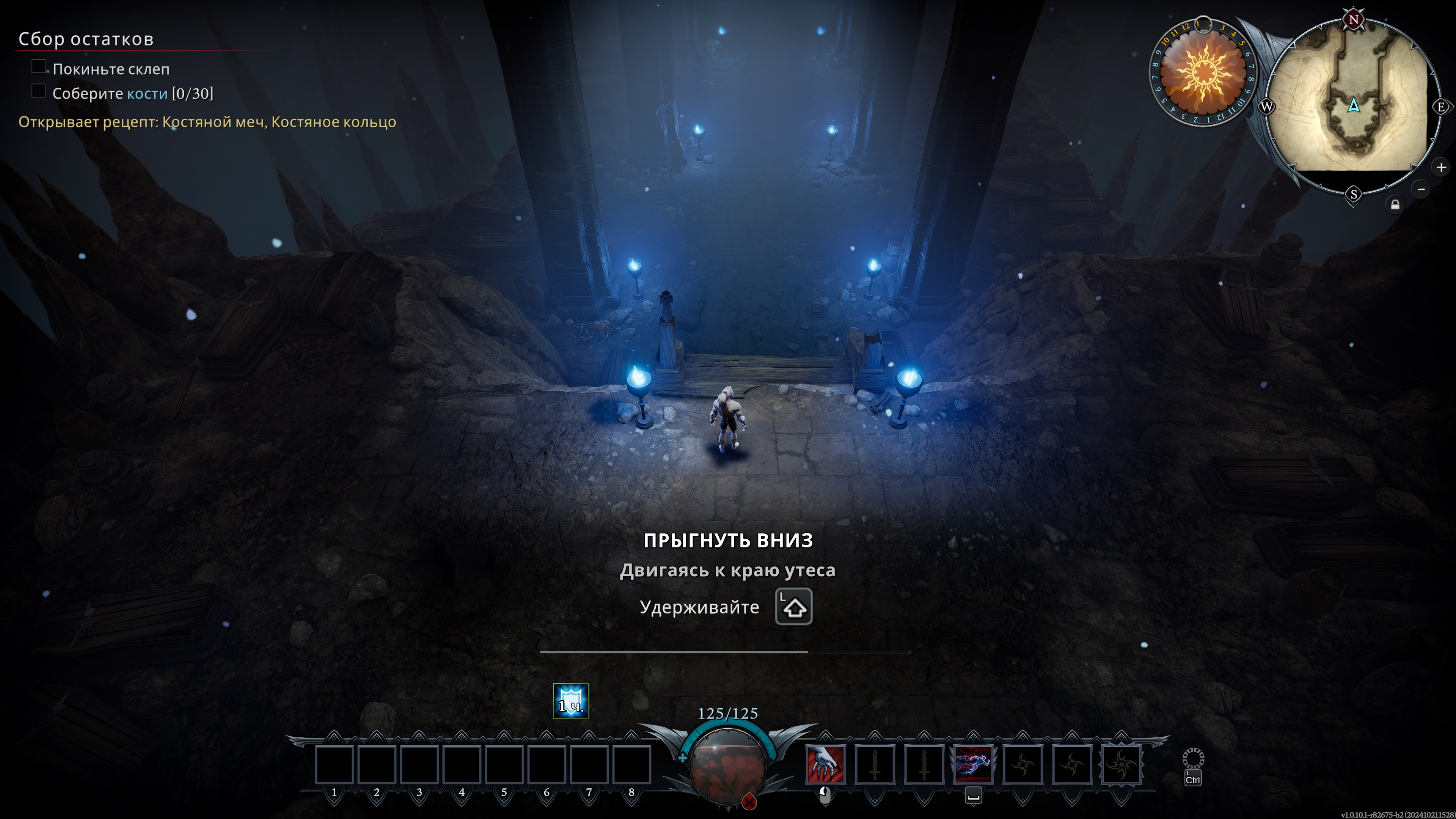Tick the "Покиньте склеп" objective checkbox
Viewport: 1456px width, 819px height.
point(38,67)
